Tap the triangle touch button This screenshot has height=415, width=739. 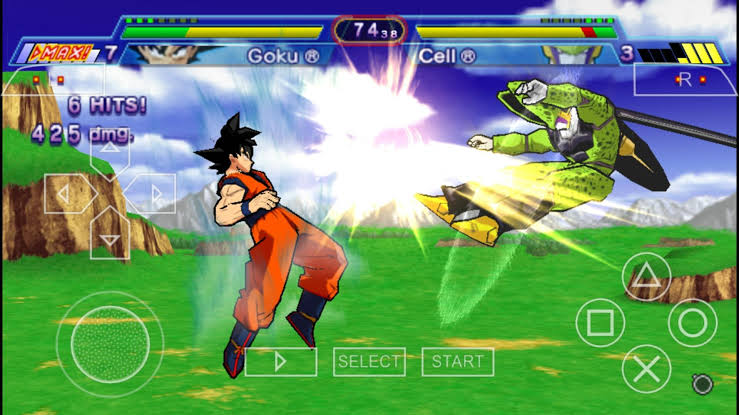[647, 276]
